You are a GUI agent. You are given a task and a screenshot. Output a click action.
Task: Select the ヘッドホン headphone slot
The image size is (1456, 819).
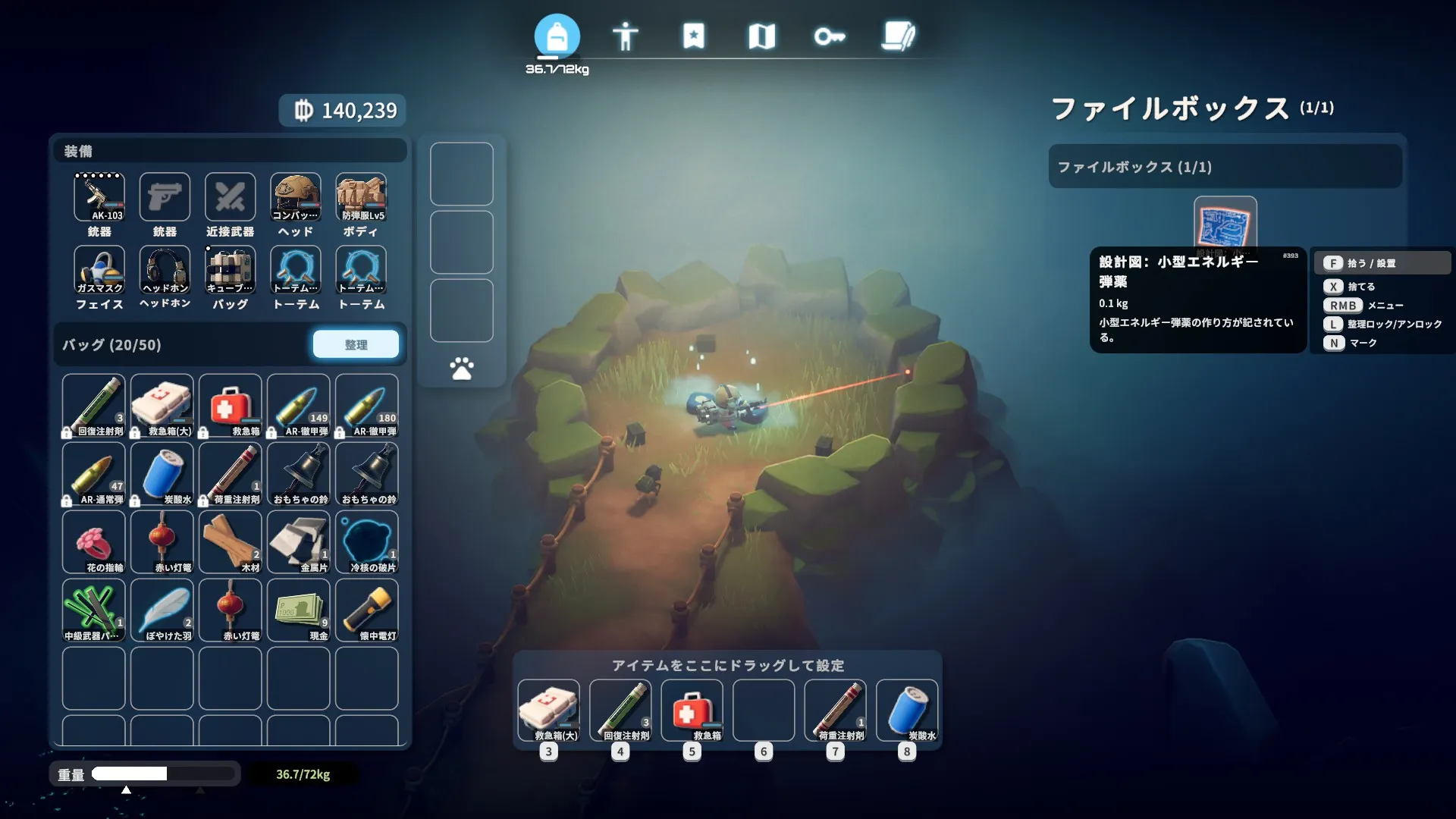[x=165, y=270]
